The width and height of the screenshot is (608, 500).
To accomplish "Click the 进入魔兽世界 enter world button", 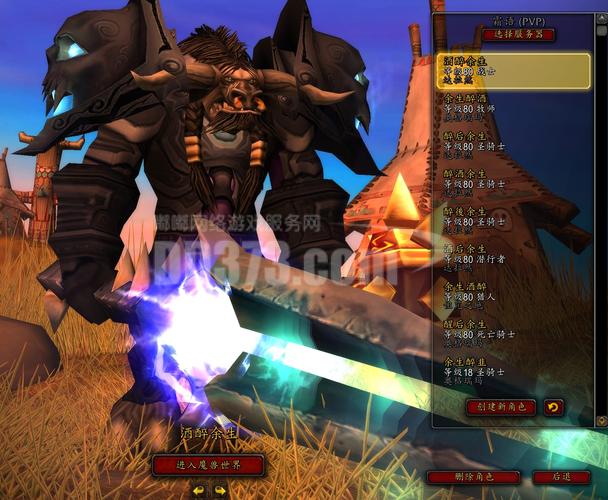I will point(209,464).
